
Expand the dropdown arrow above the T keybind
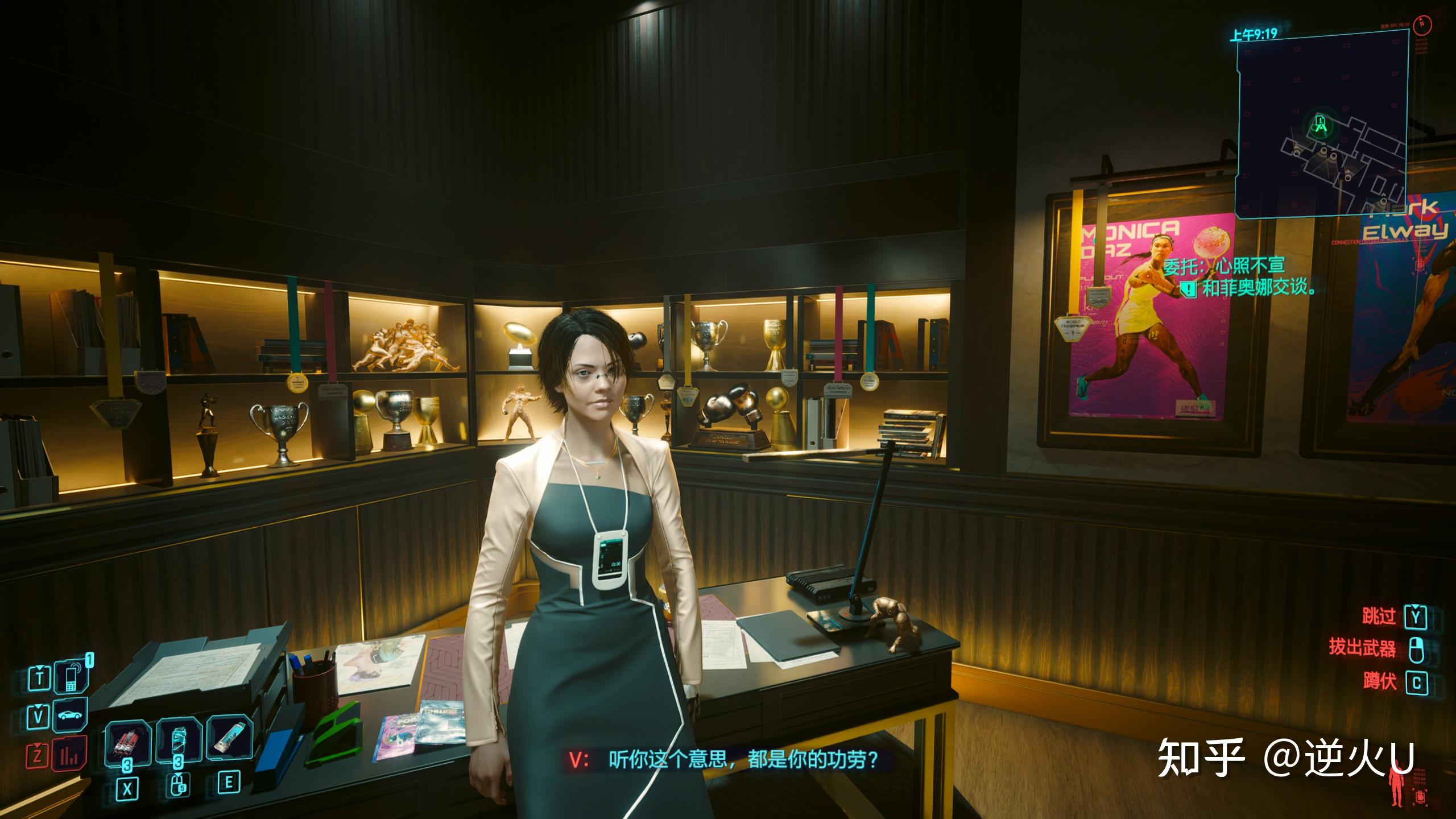(40, 668)
